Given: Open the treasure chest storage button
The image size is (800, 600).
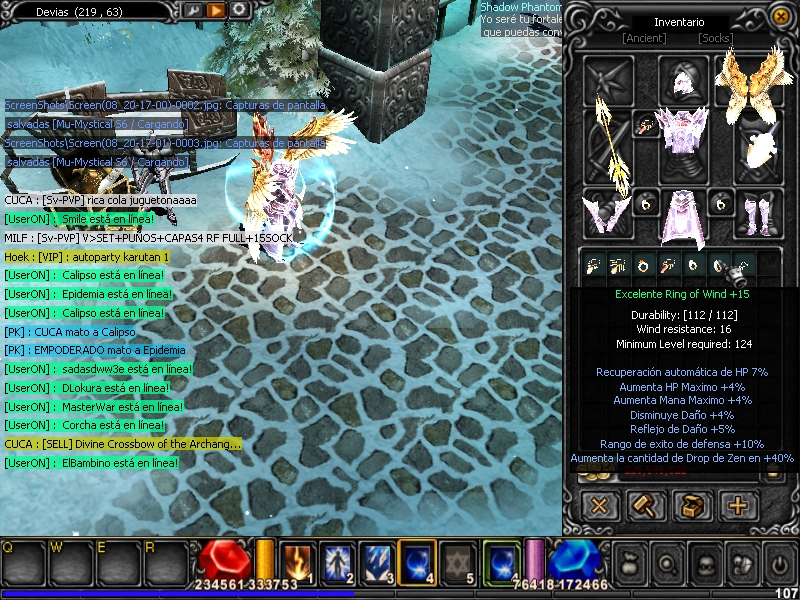Looking at the screenshot, I should [692, 506].
